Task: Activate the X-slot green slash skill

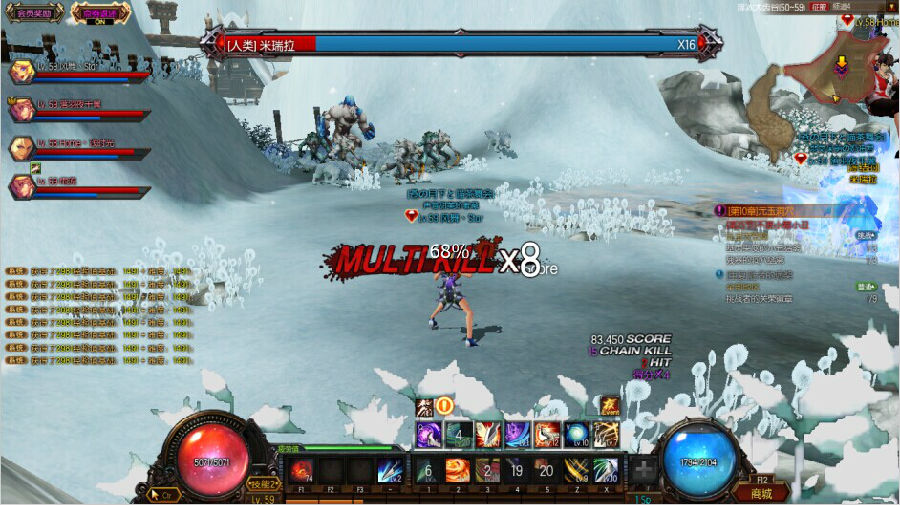Action: click(606, 471)
